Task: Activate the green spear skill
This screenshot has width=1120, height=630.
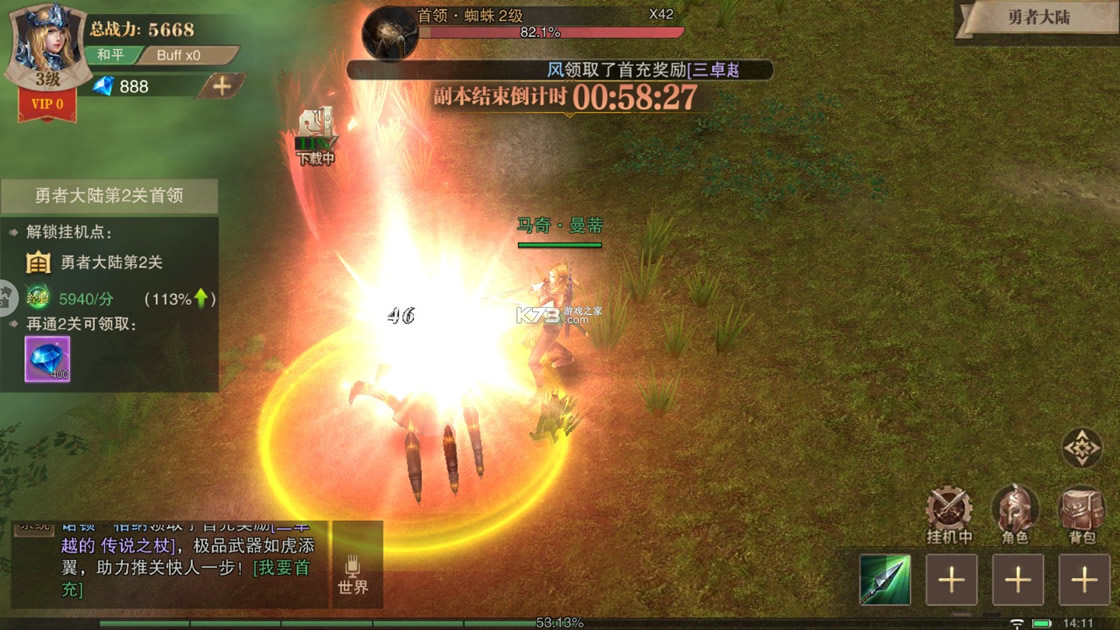Action: (885, 580)
